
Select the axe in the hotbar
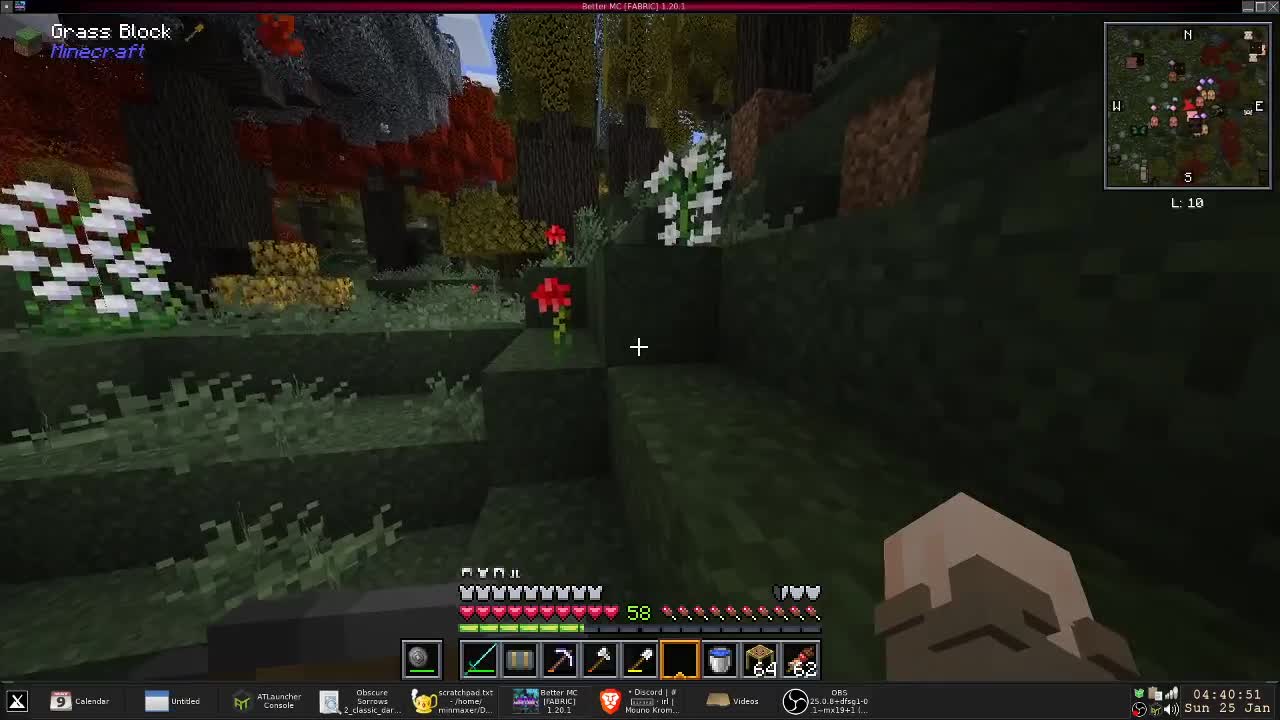(601, 658)
